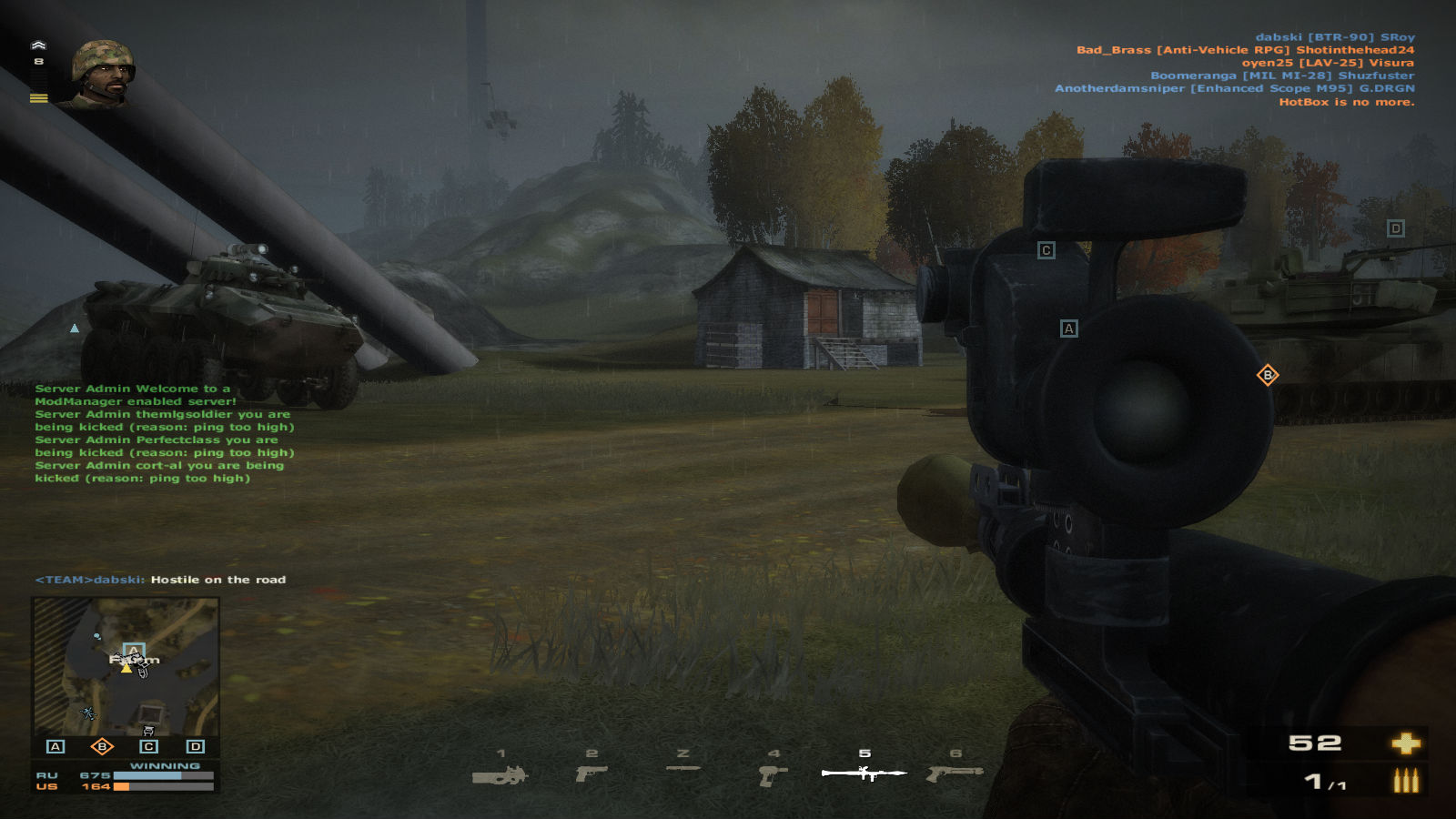Click dabski's team chat message

tap(160, 580)
